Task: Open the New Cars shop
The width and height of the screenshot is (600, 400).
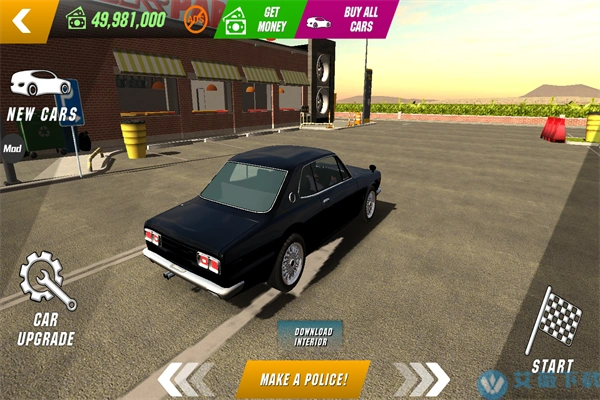Action: click(x=41, y=94)
